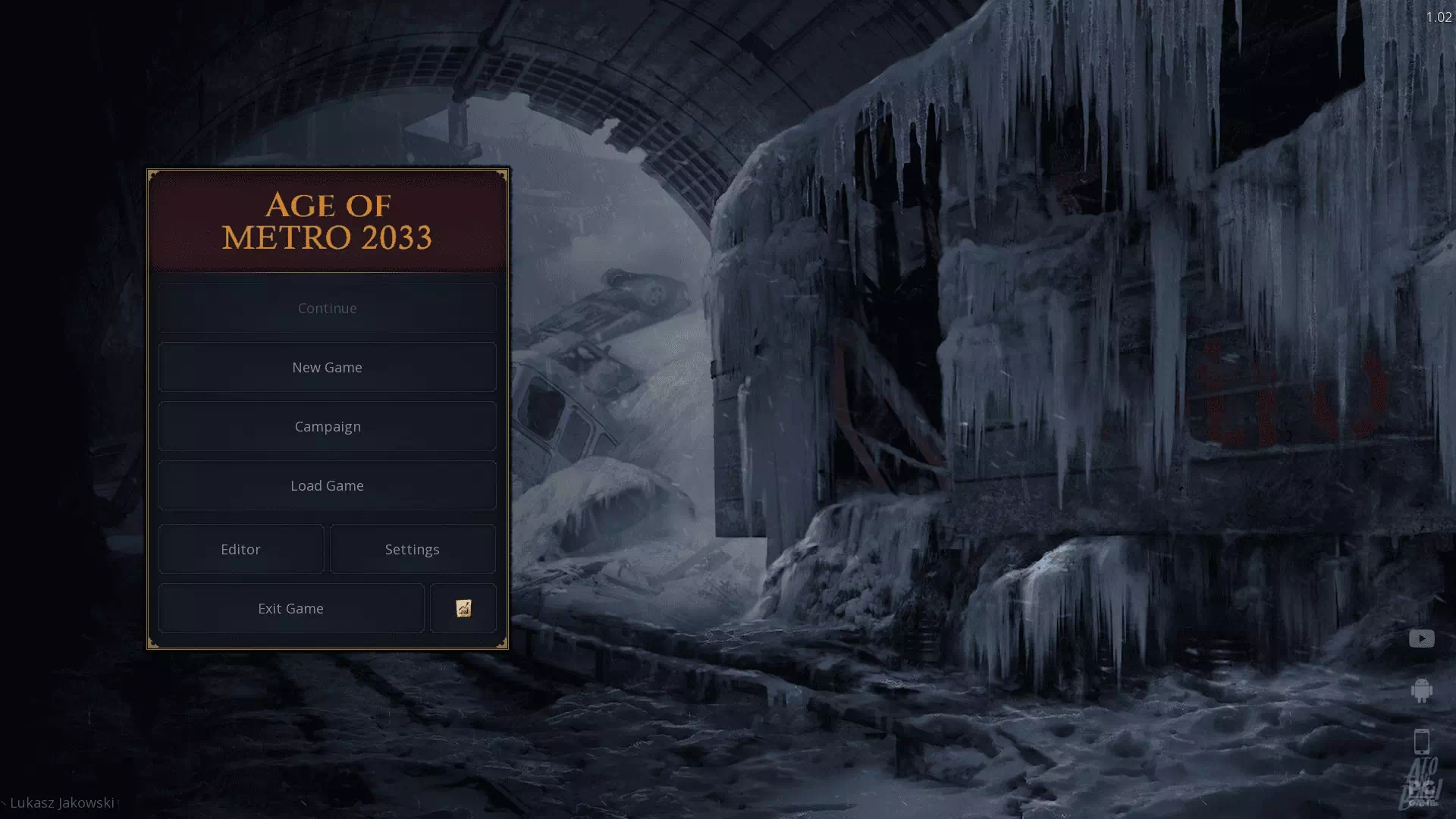
Task: Start a New Game
Action: [327, 367]
